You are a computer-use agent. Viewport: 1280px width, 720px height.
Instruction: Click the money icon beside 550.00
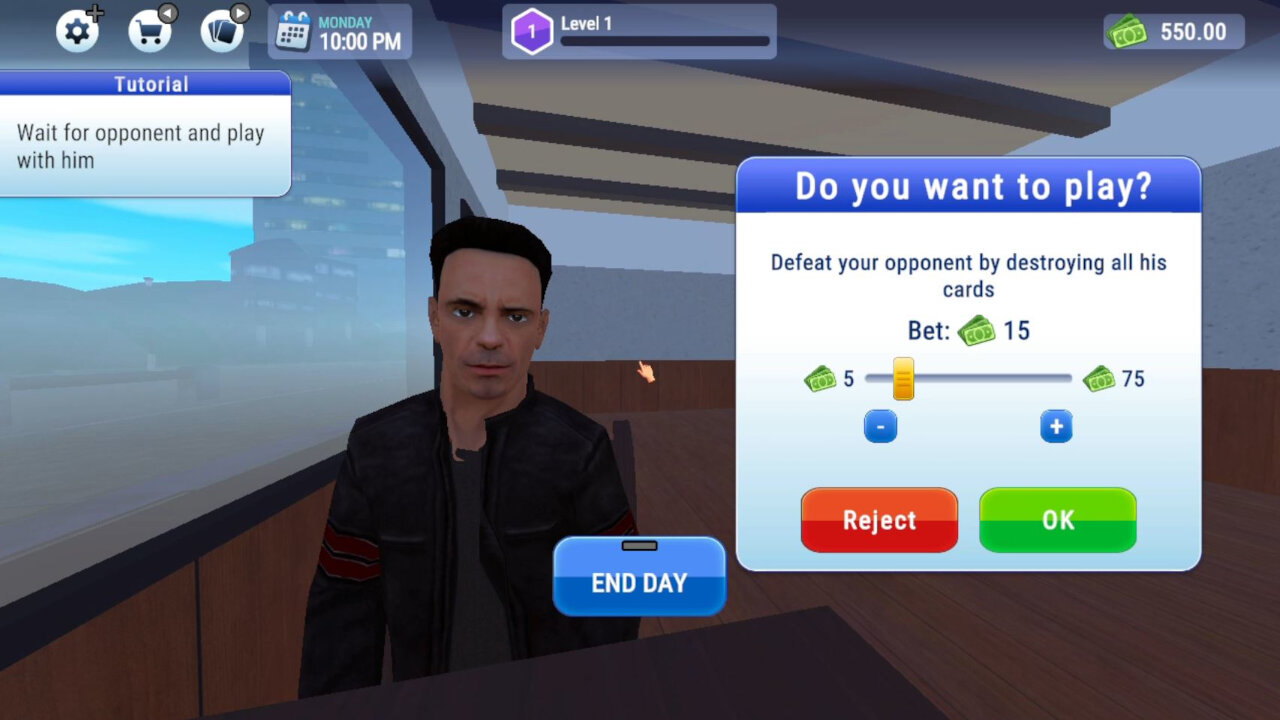[1127, 31]
